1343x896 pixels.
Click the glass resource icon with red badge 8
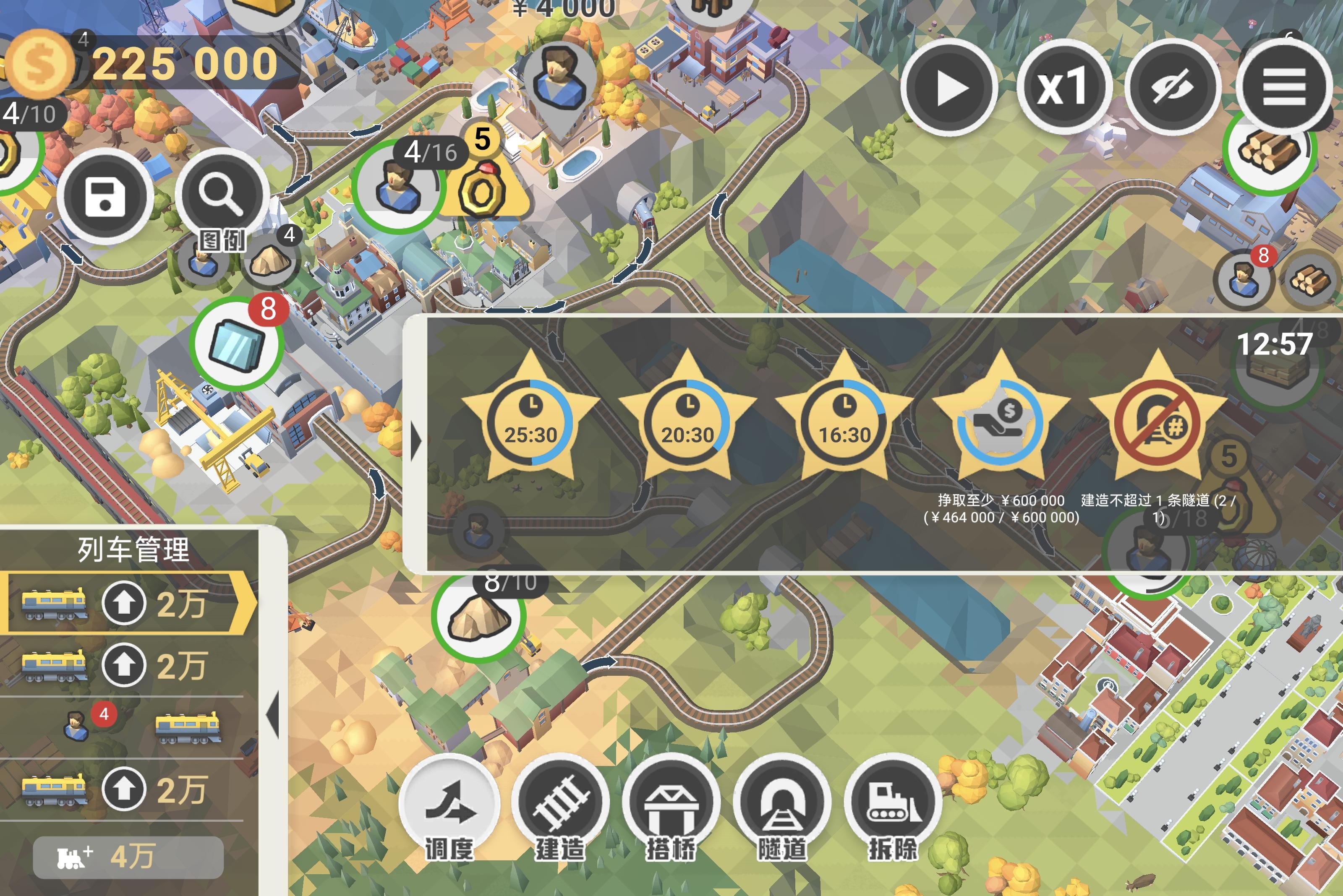[238, 343]
